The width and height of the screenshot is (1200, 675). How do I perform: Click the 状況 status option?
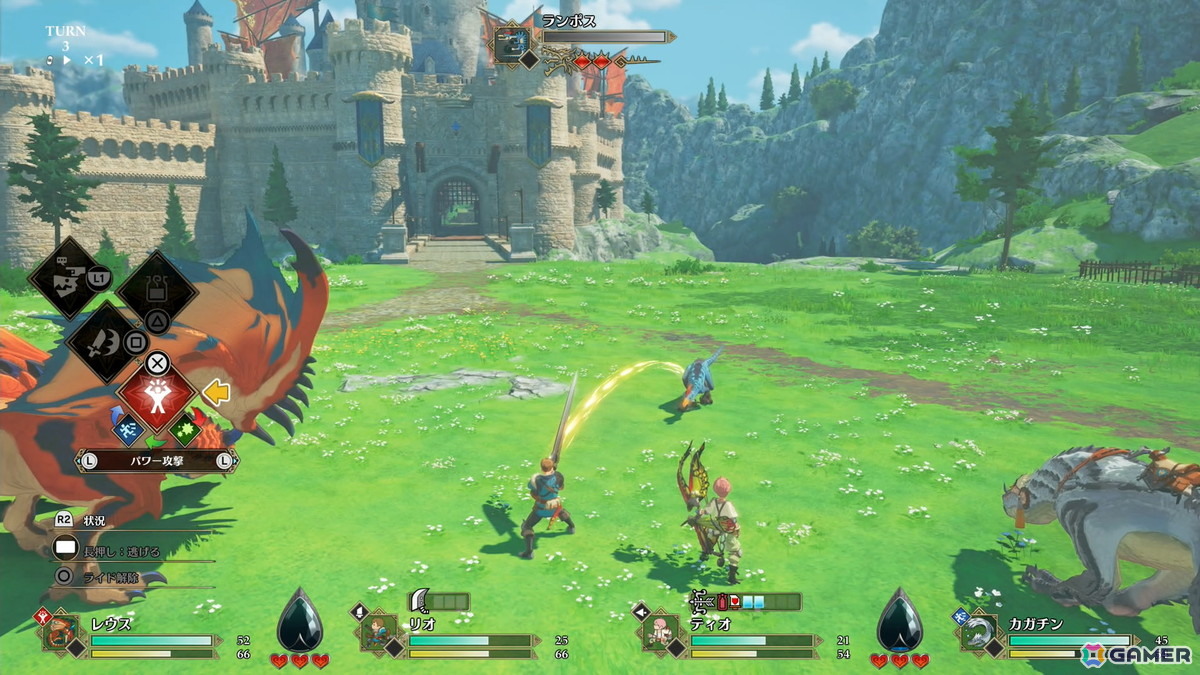94,521
